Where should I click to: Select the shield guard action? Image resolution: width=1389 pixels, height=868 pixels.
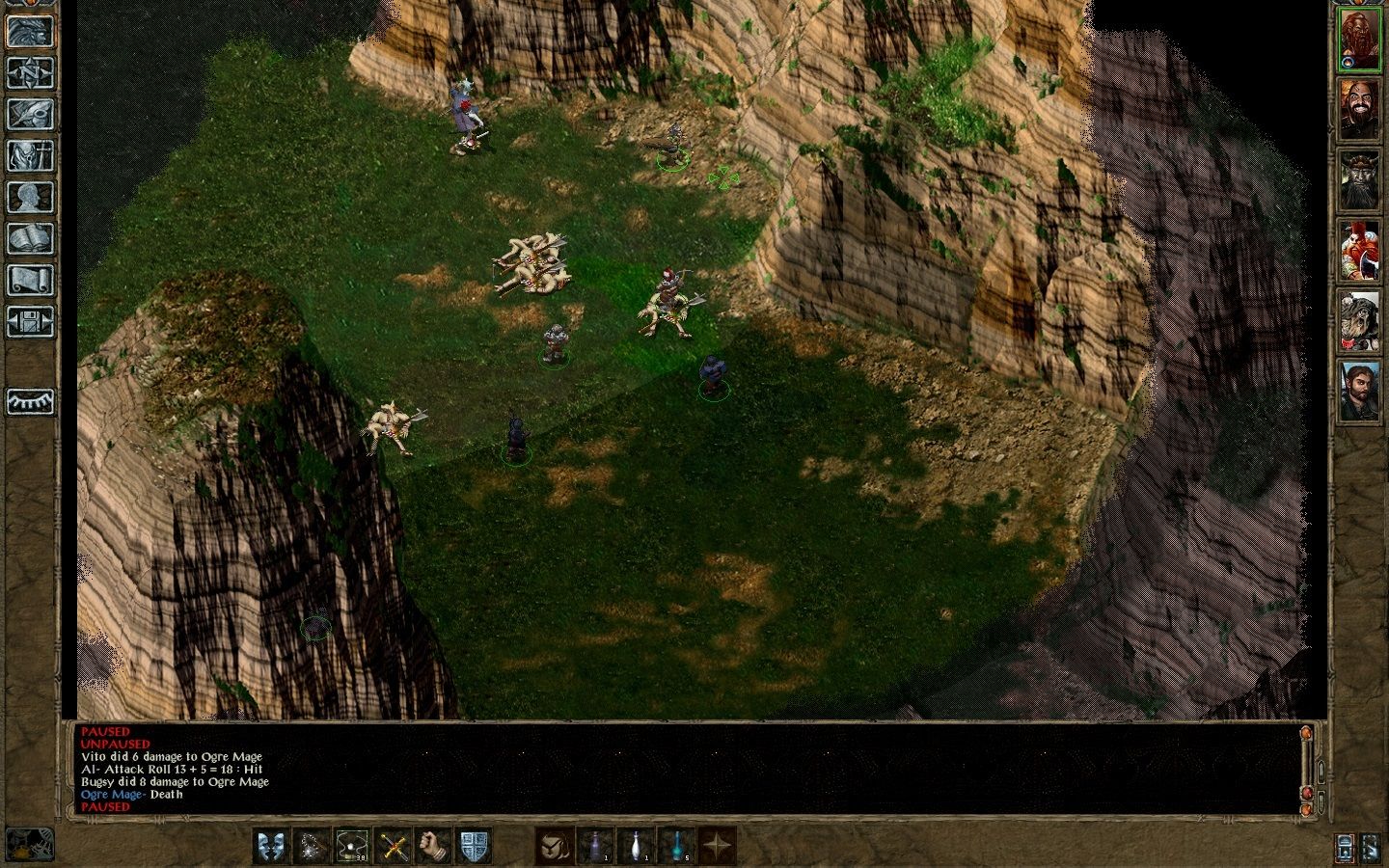(474, 844)
